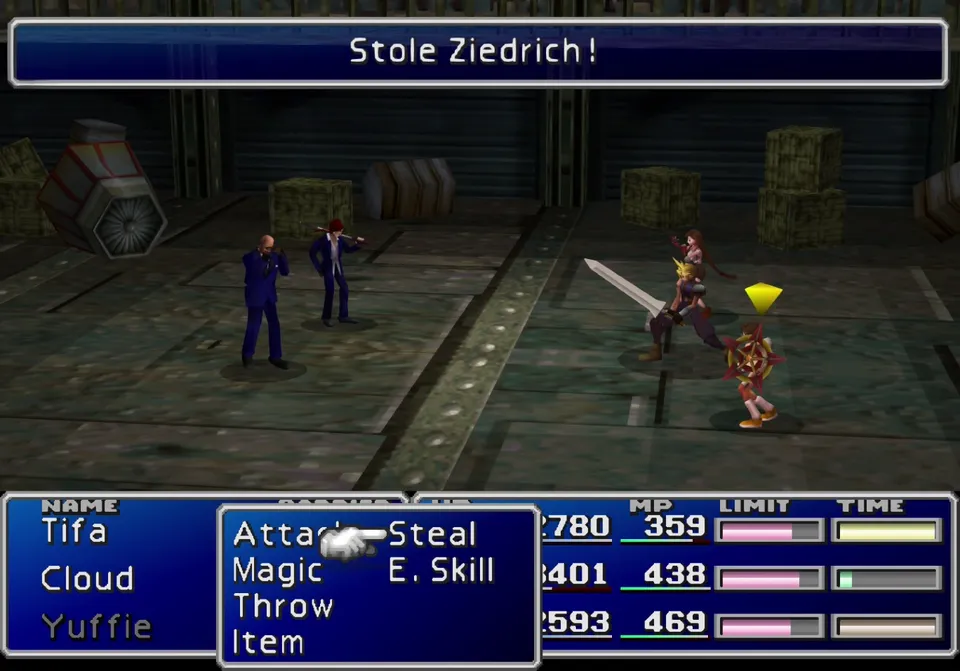Image resolution: width=960 pixels, height=671 pixels.
Task: Select the Steal command
Action: pyautogui.click(x=432, y=535)
